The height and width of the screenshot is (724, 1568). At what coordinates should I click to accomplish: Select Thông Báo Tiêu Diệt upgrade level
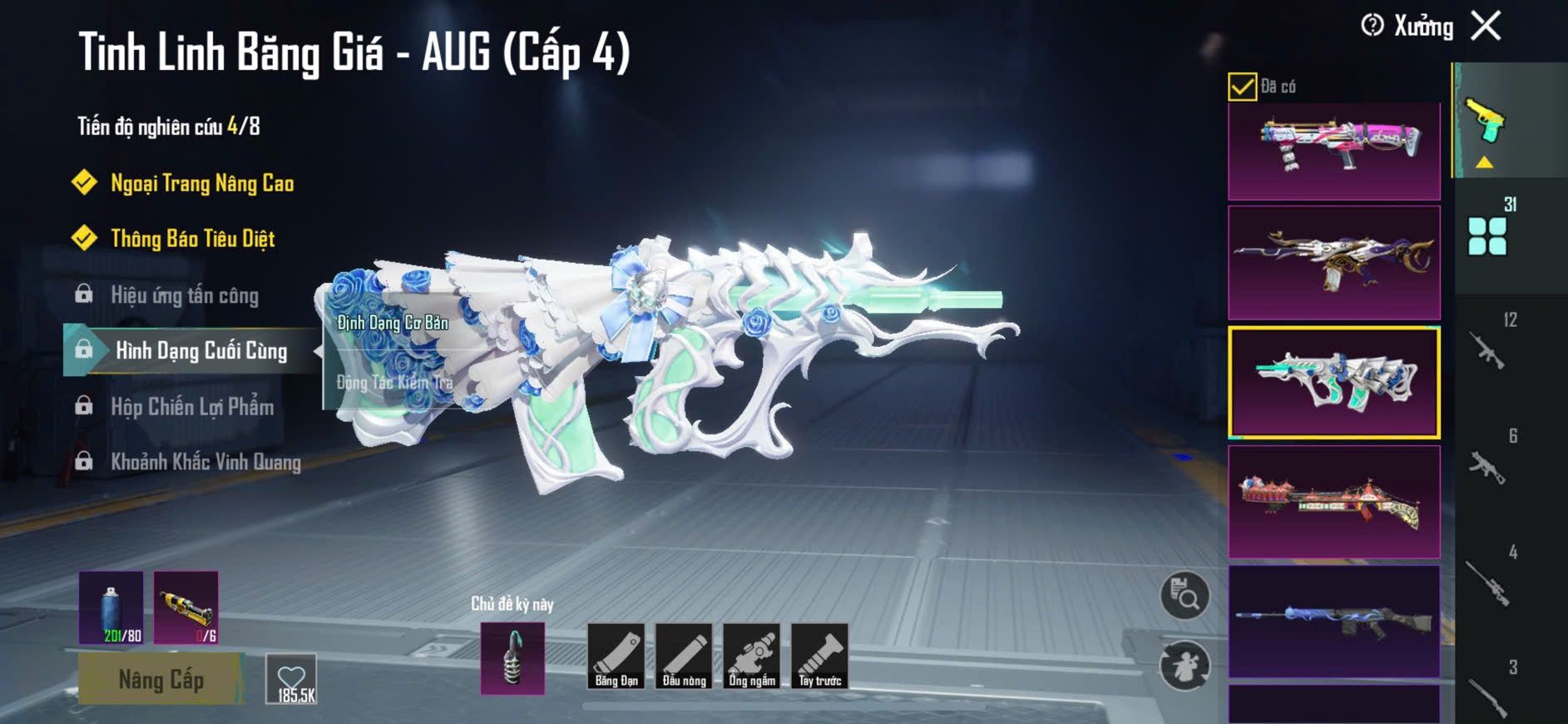click(192, 239)
